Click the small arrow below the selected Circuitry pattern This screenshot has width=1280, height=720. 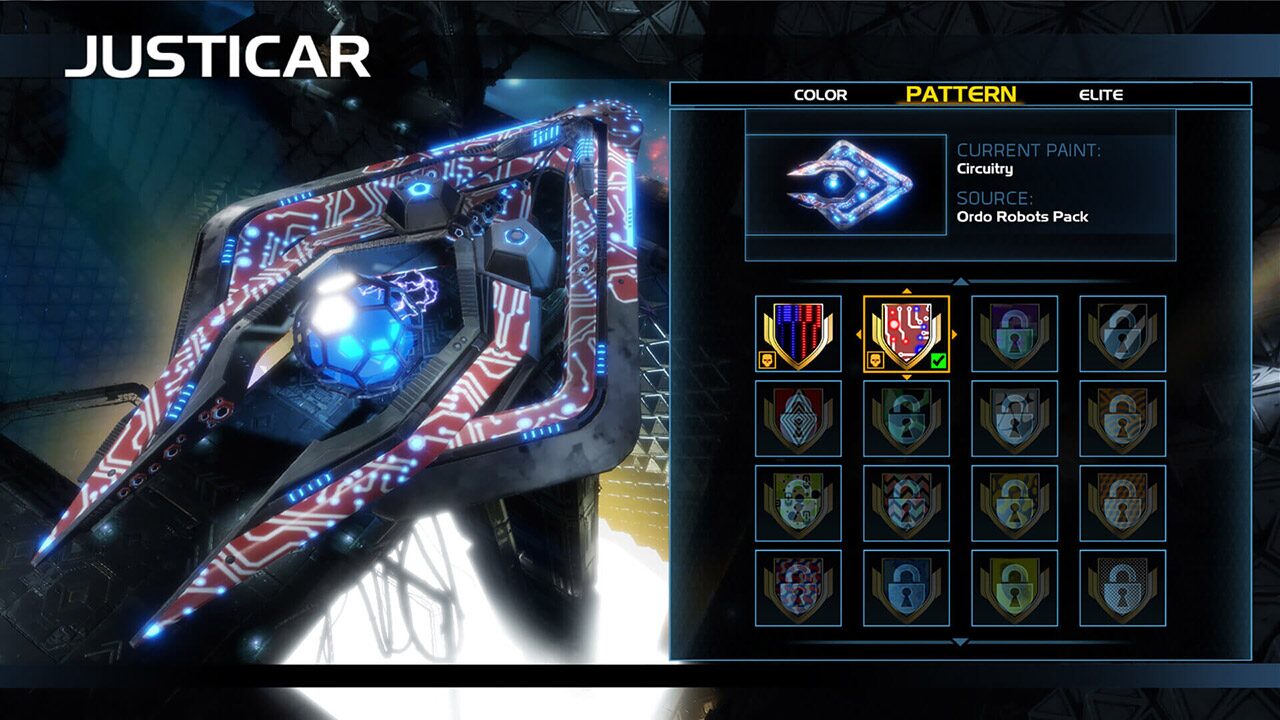[x=906, y=377]
